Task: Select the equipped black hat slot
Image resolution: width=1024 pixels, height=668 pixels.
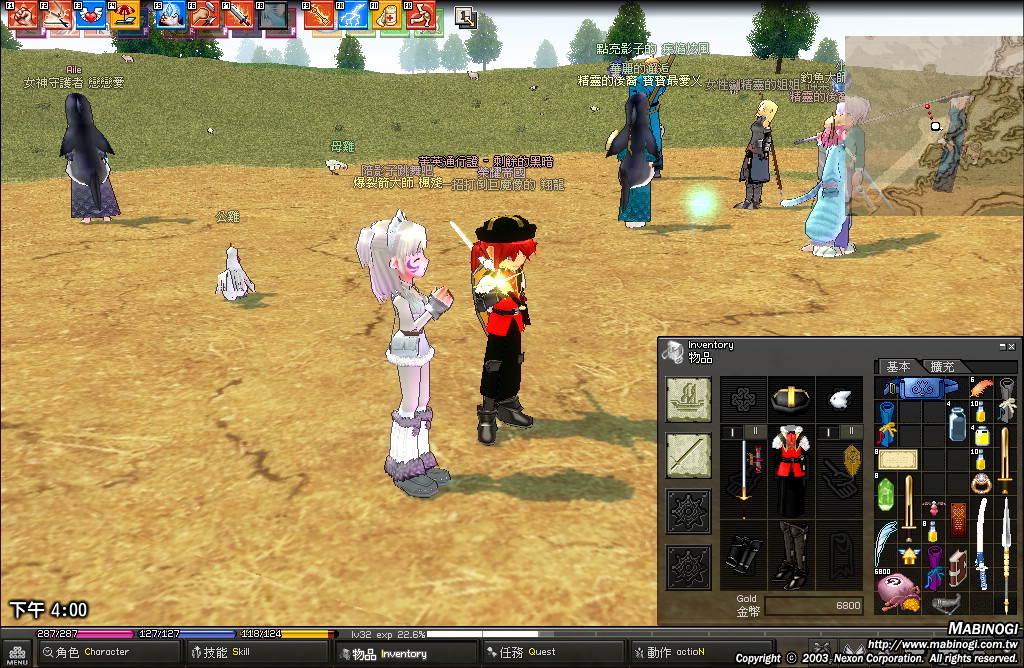Action: (x=790, y=398)
